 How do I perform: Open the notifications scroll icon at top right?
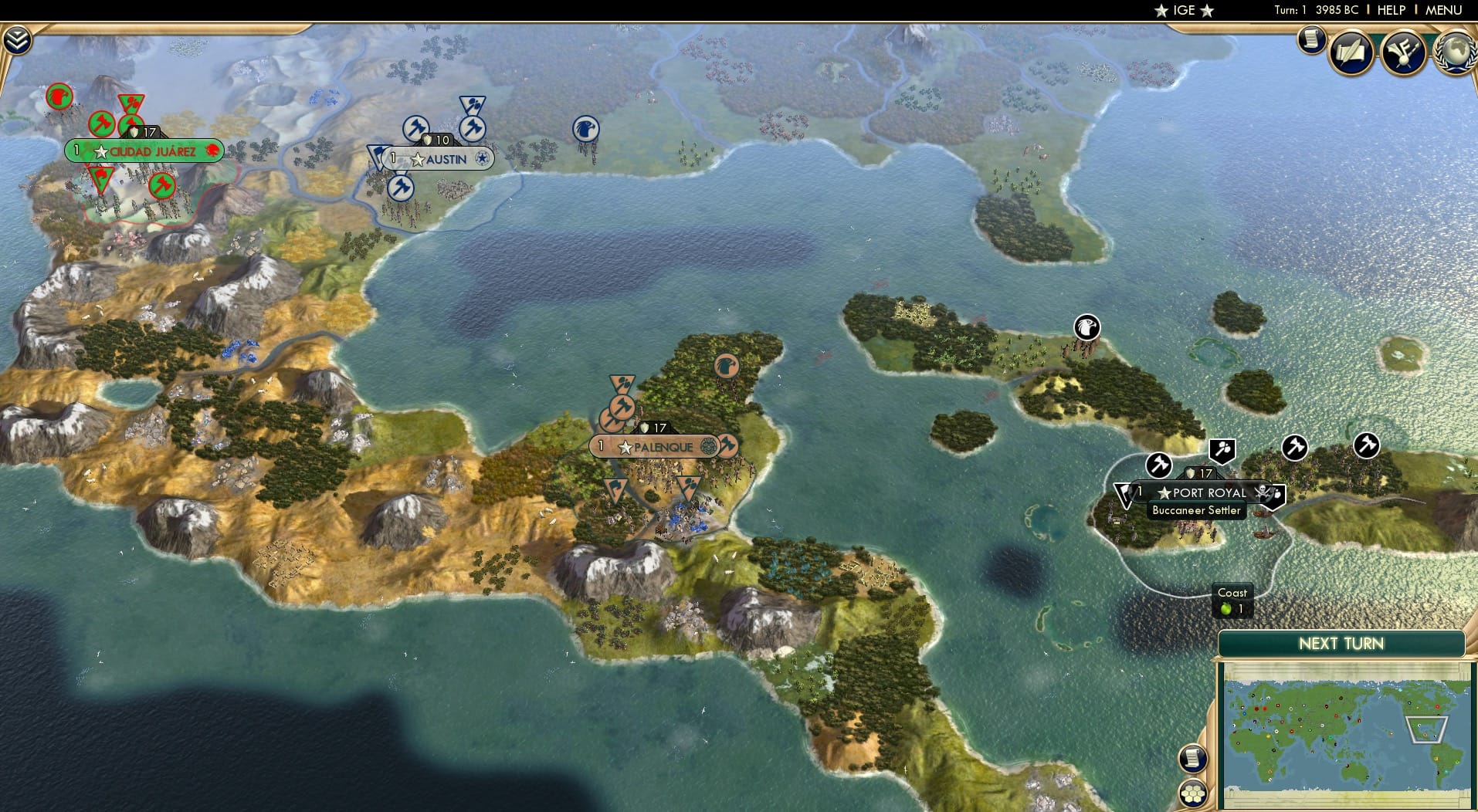(x=1311, y=40)
